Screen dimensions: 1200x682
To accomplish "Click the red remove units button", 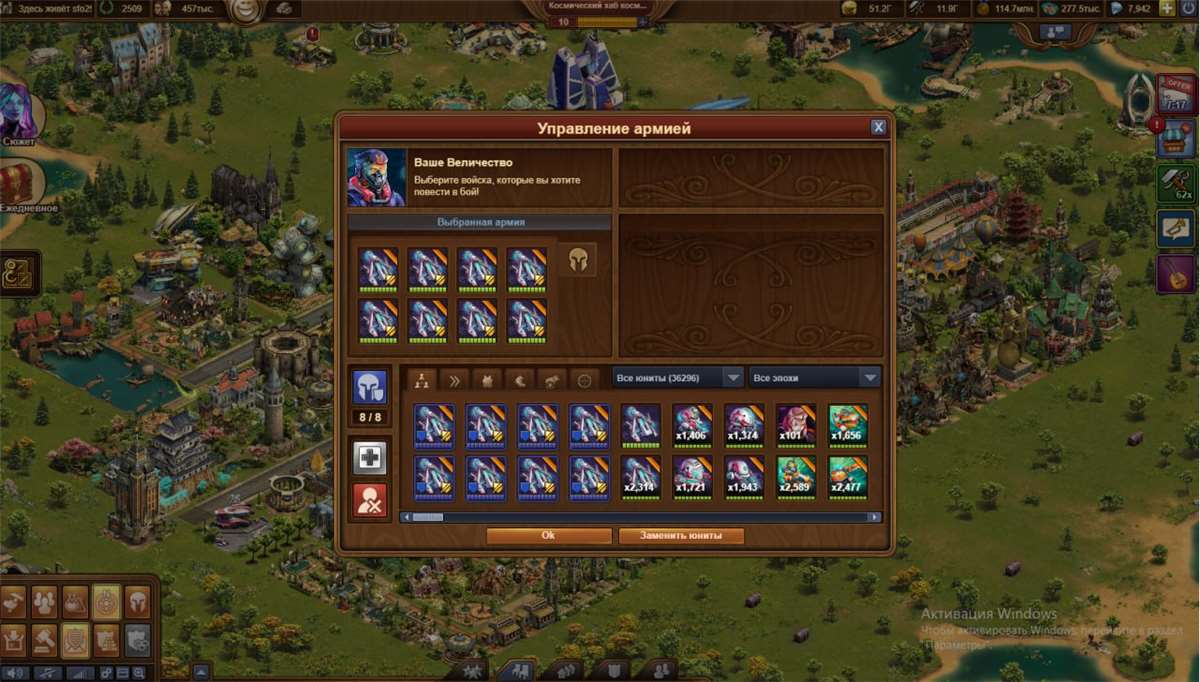I will pyautogui.click(x=370, y=500).
